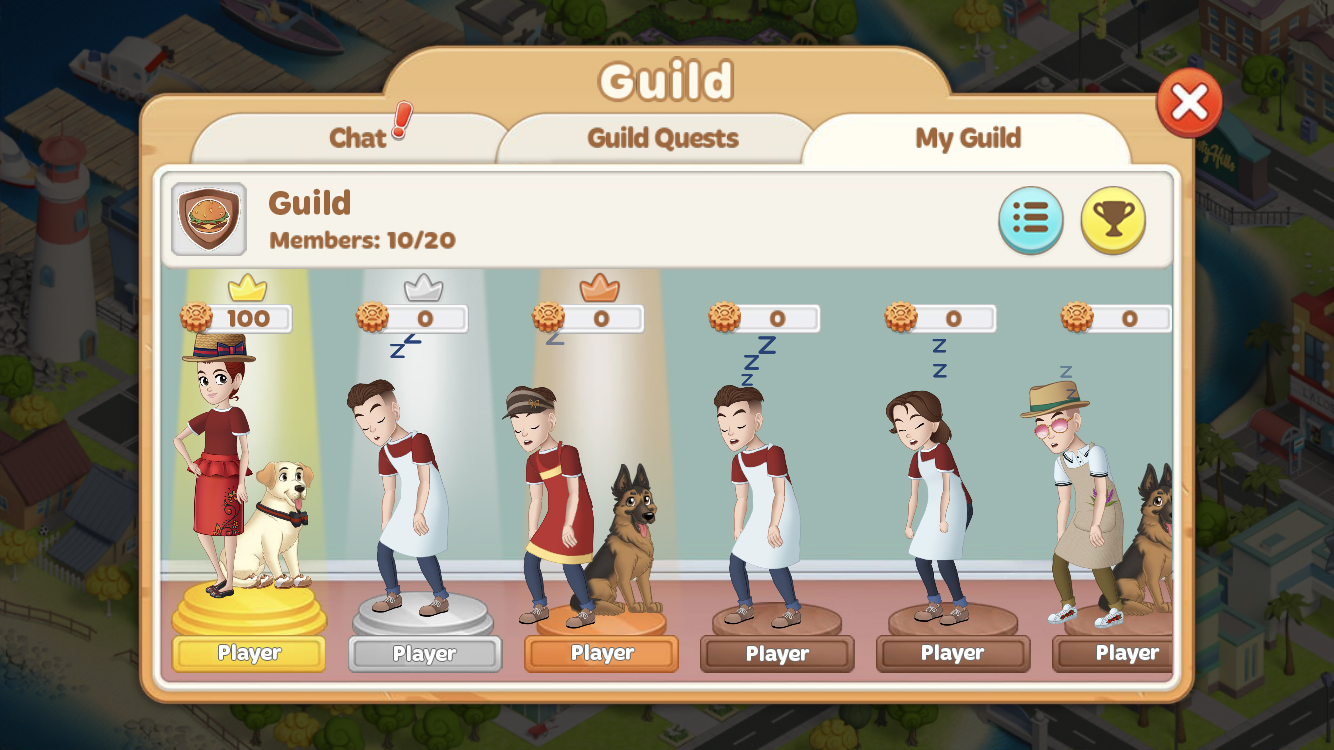
Task: Open the guild list button
Action: click(1030, 219)
